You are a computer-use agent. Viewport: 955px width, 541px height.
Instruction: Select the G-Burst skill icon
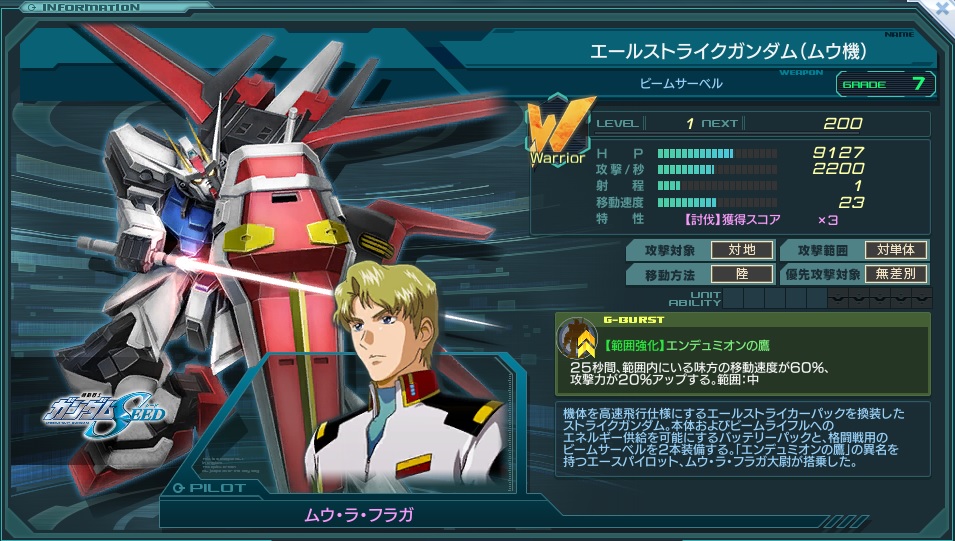pyautogui.click(x=577, y=338)
